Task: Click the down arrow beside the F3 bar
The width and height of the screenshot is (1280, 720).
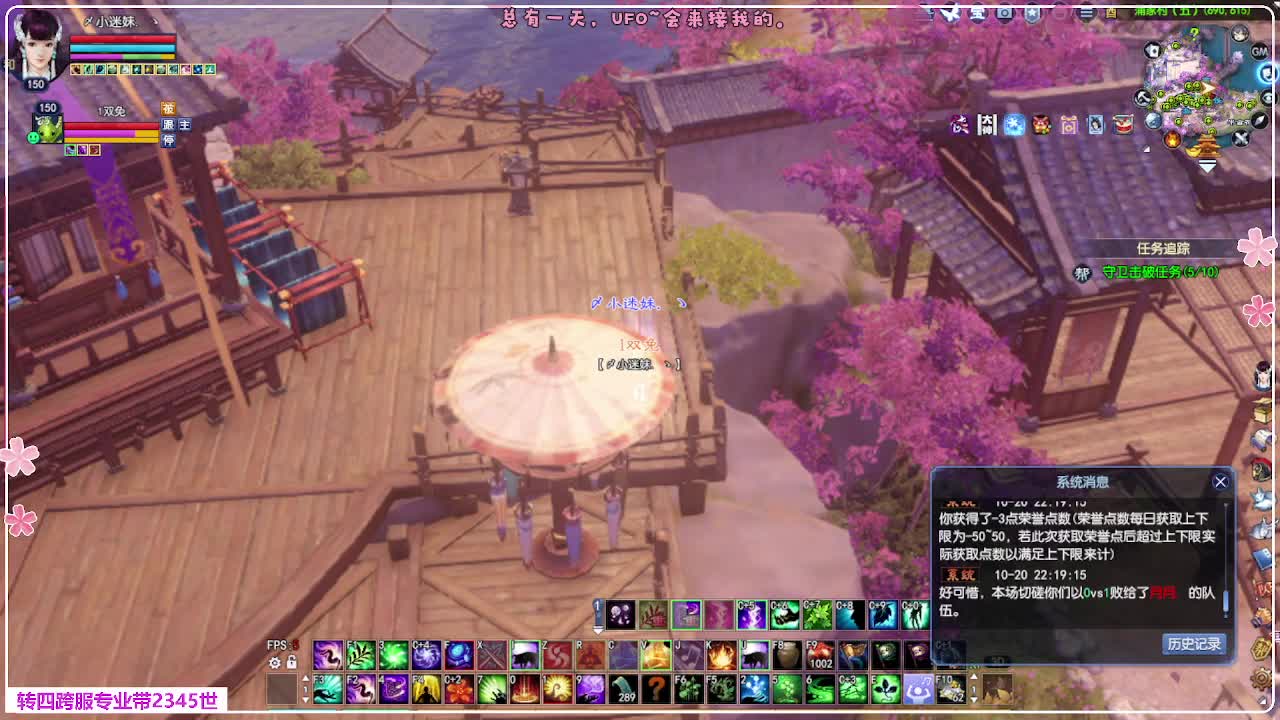Action: click(x=305, y=699)
